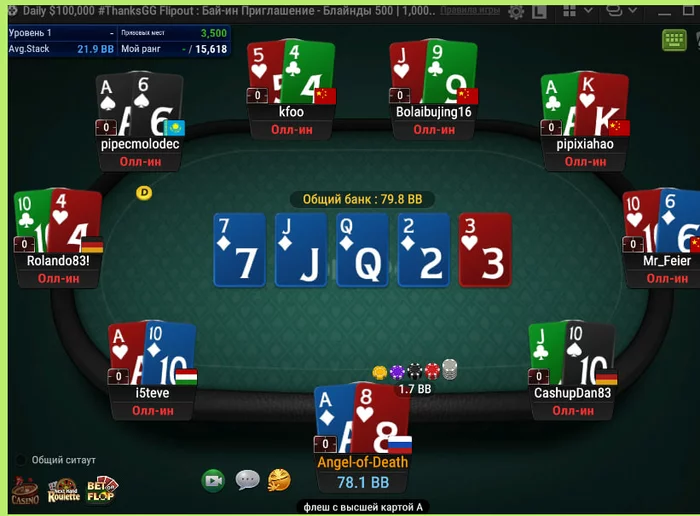700x516 pixels.
Task: Open the table settings gear
Action: click(516, 12)
